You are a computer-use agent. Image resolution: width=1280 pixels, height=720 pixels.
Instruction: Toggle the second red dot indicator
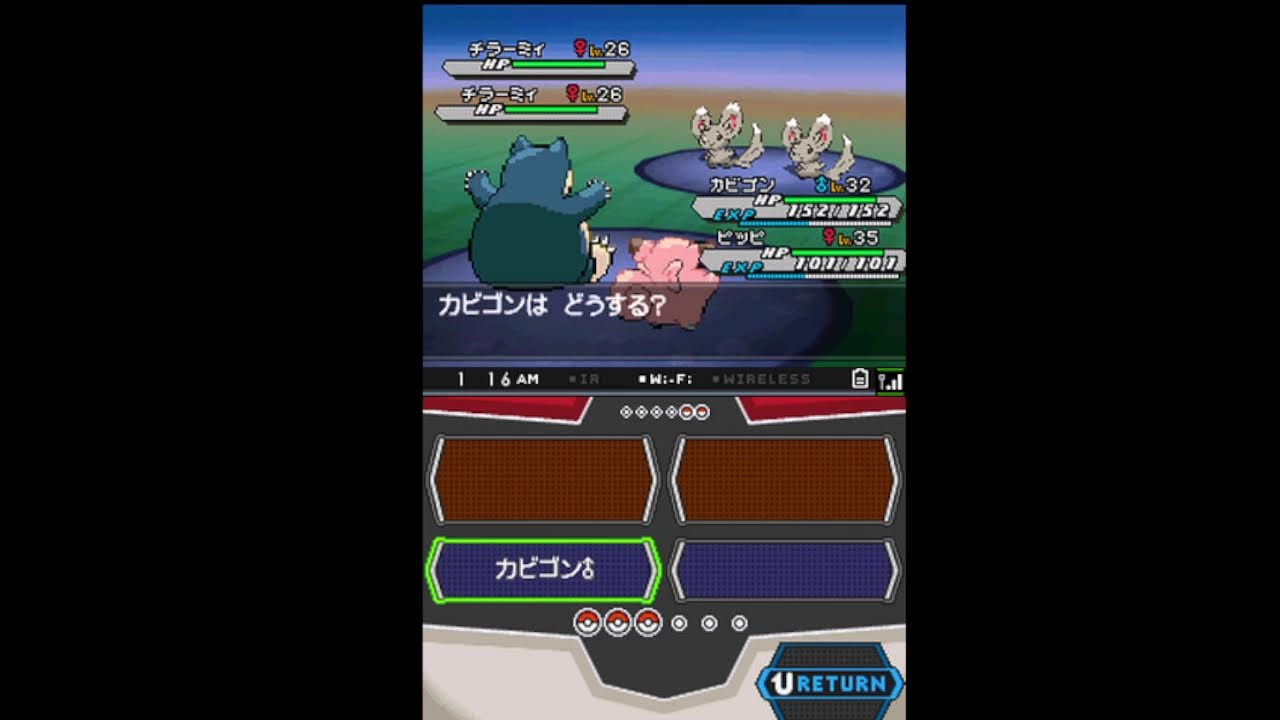tap(702, 410)
